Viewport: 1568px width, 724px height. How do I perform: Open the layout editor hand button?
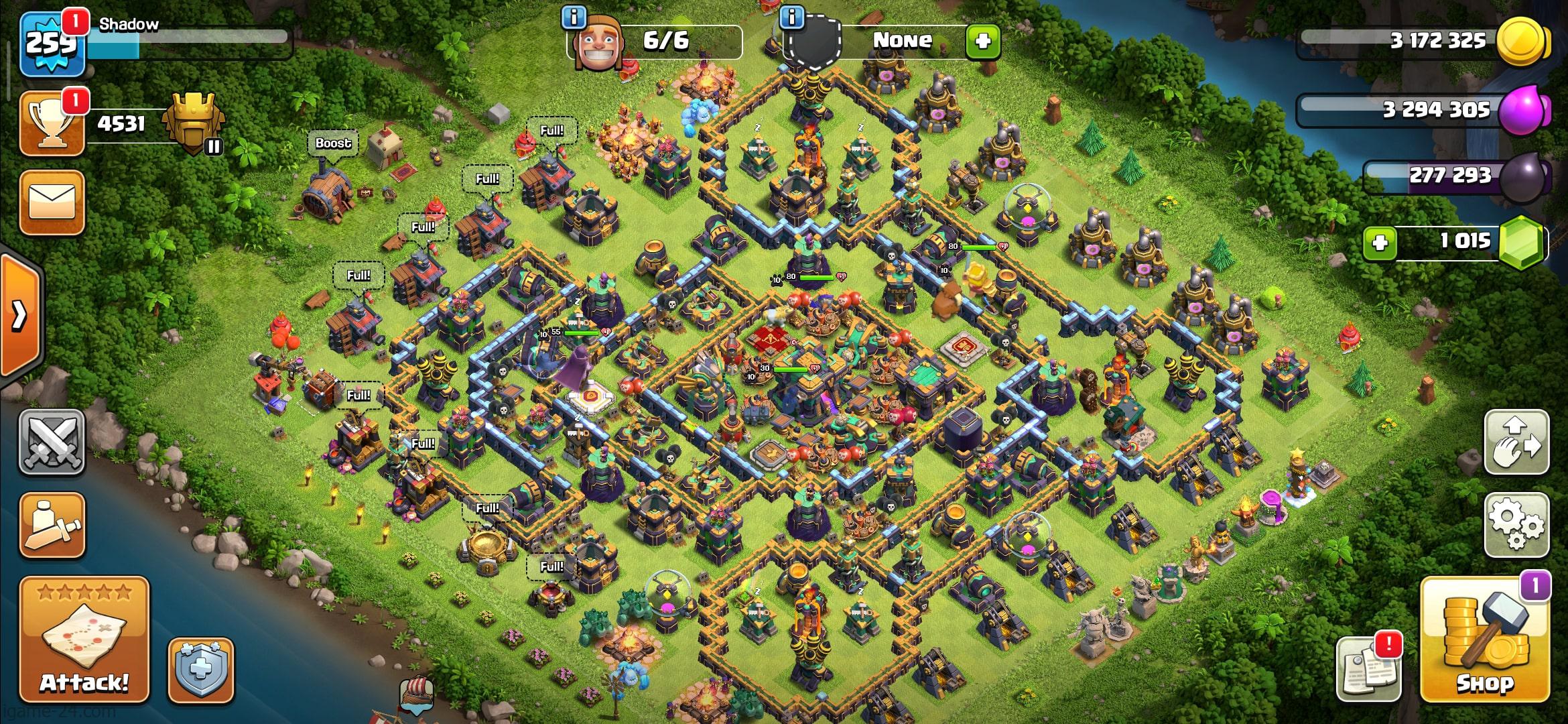pos(1516,442)
